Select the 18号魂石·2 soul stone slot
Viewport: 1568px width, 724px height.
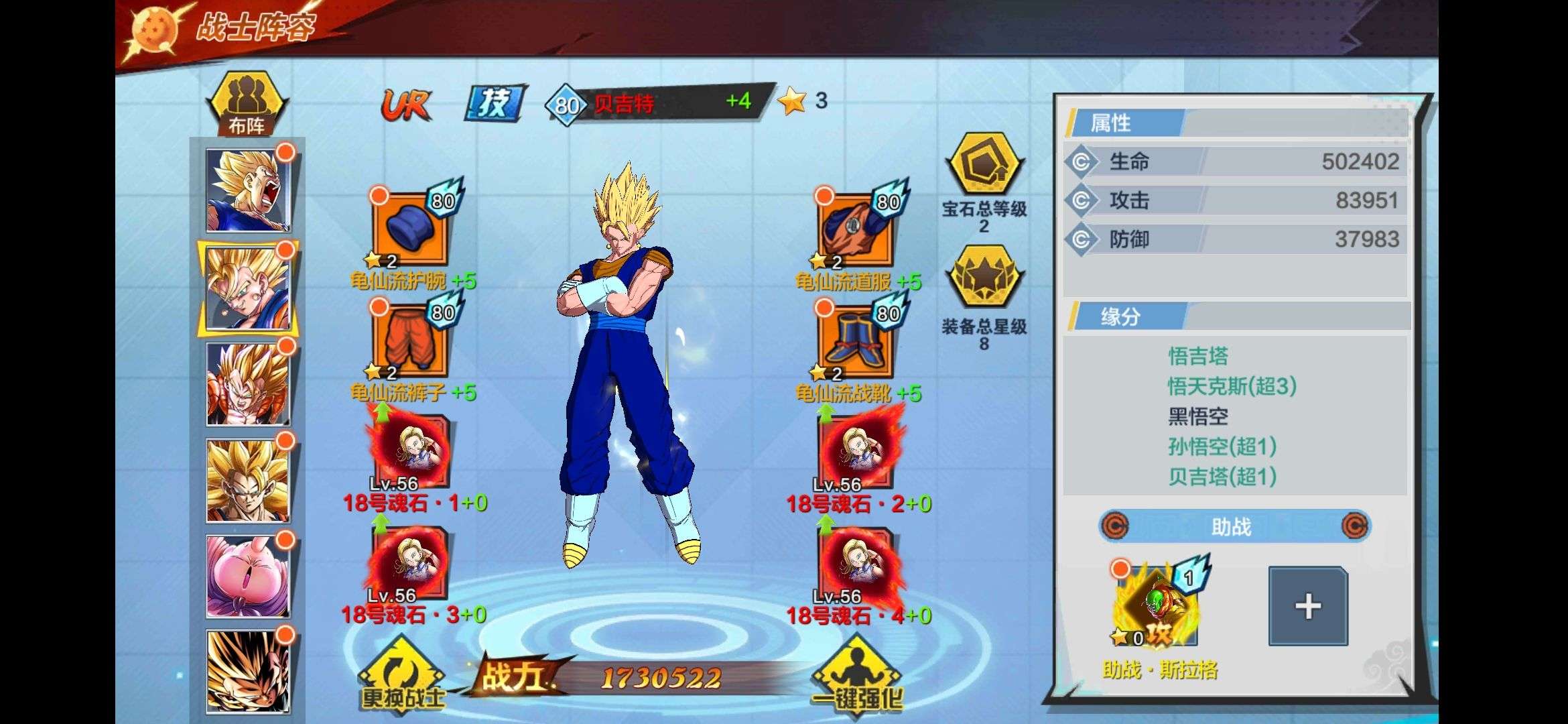click(x=856, y=450)
